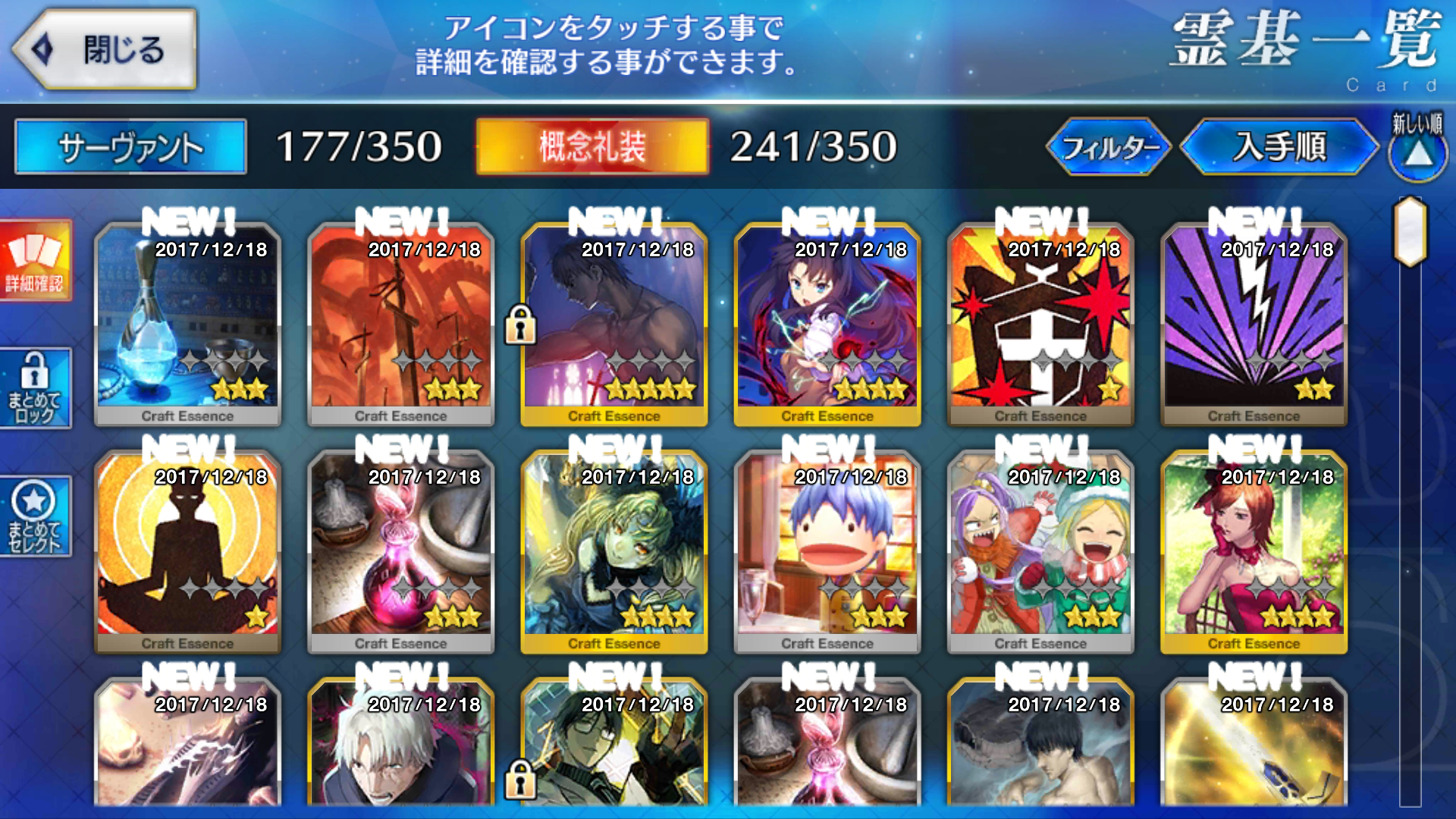This screenshot has height=819, width=1456.
Task: Select the woman in red dress card
Action: pyautogui.click(x=1254, y=550)
